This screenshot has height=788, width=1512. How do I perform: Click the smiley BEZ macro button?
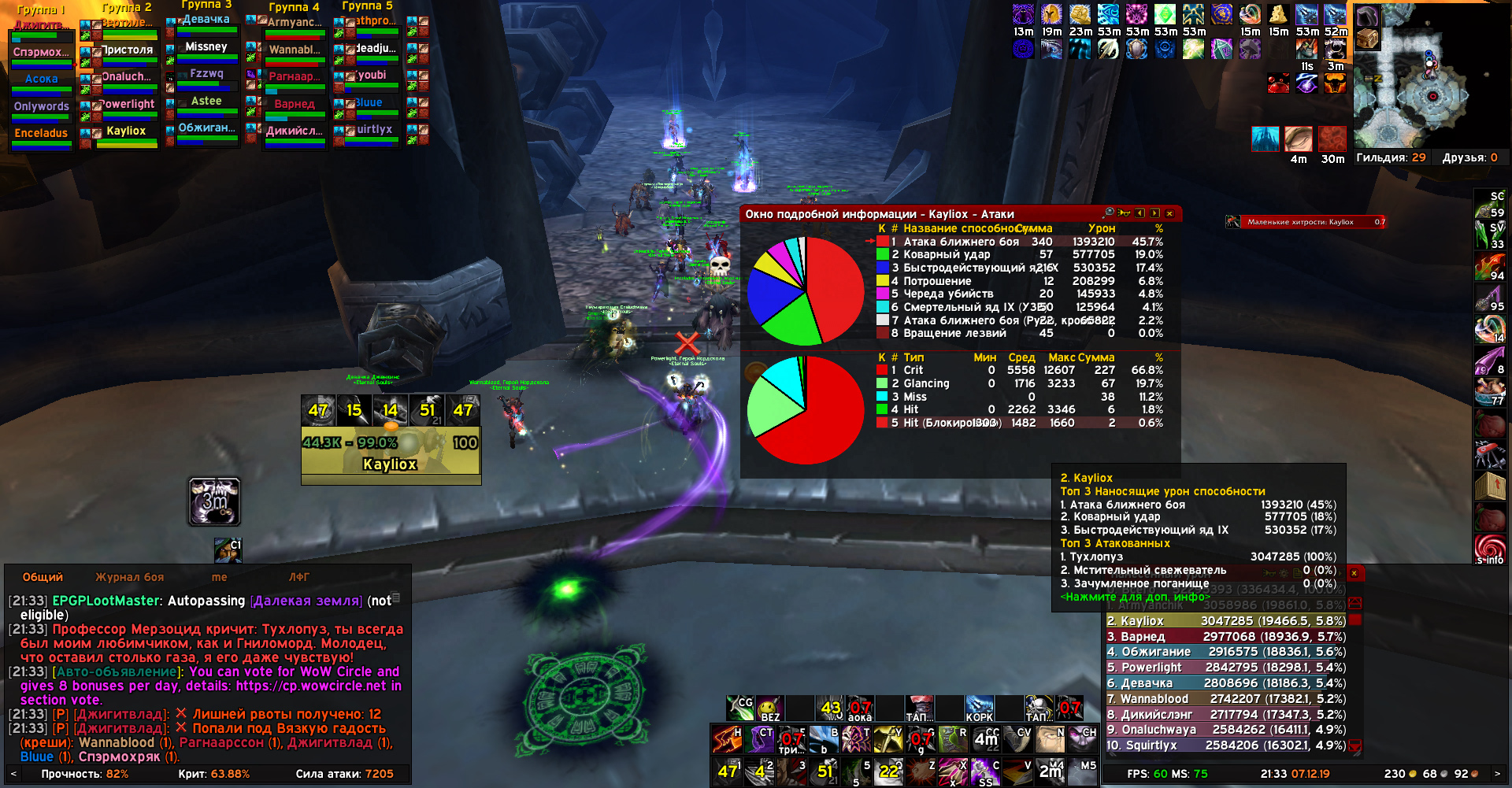point(769,708)
